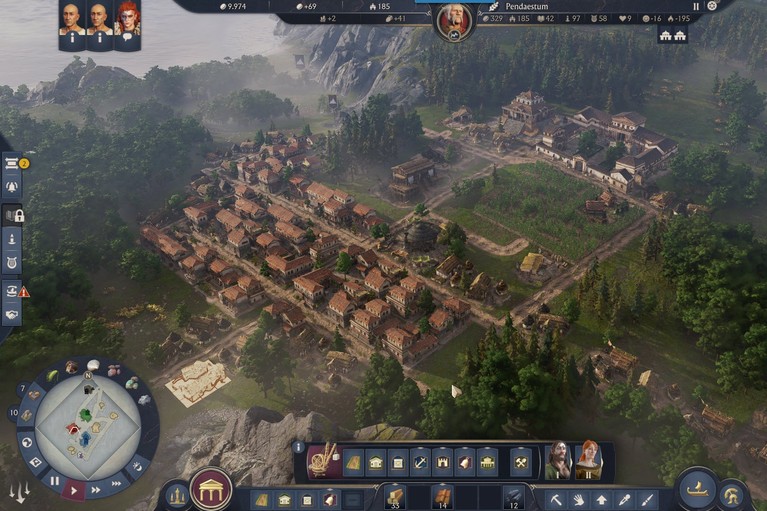
Task: Click the governor portrait at top center
Action: (454, 21)
